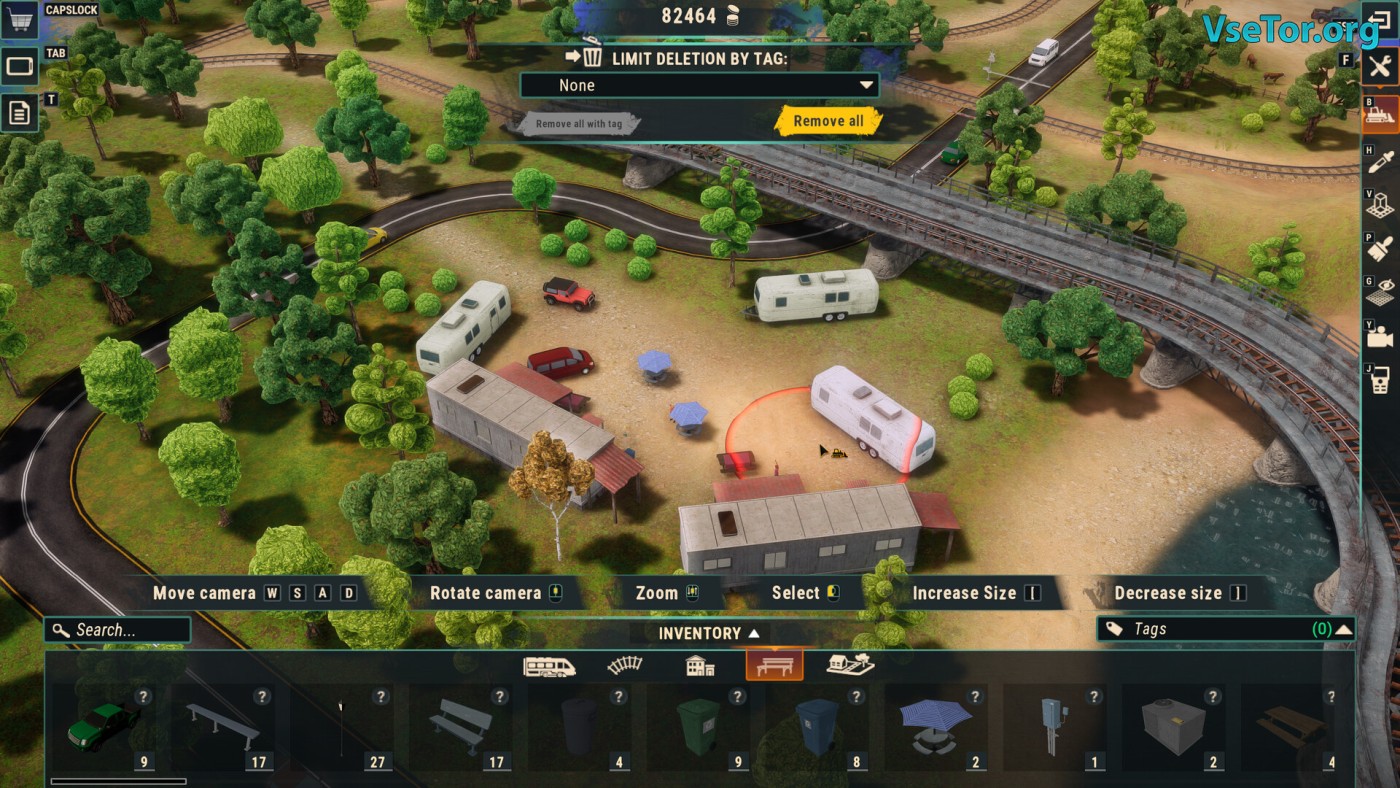
Task: Open the shopping cart store
Action: [x=19, y=20]
